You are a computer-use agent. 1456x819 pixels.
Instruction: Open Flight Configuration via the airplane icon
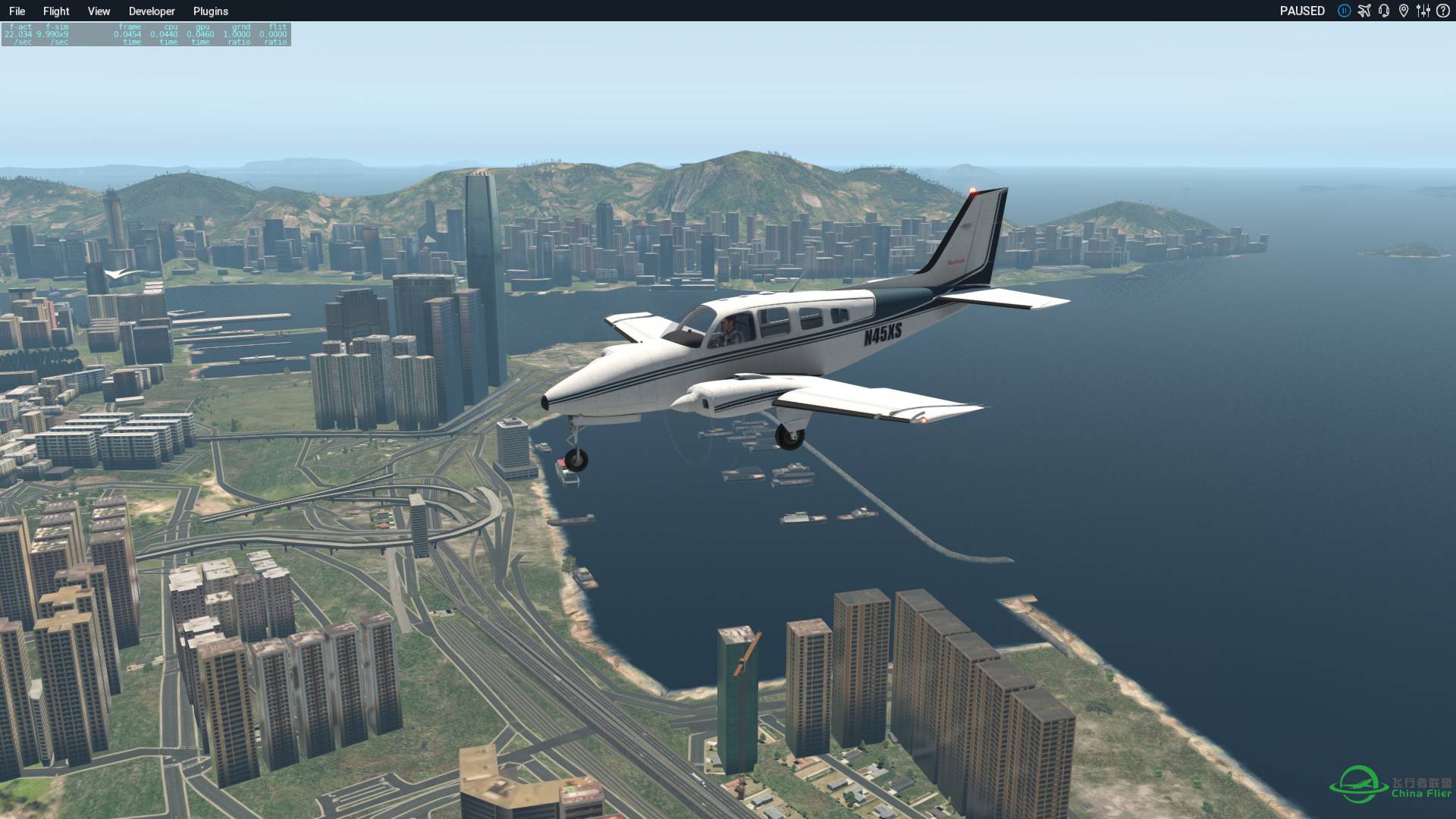(x=1365, y=11)
